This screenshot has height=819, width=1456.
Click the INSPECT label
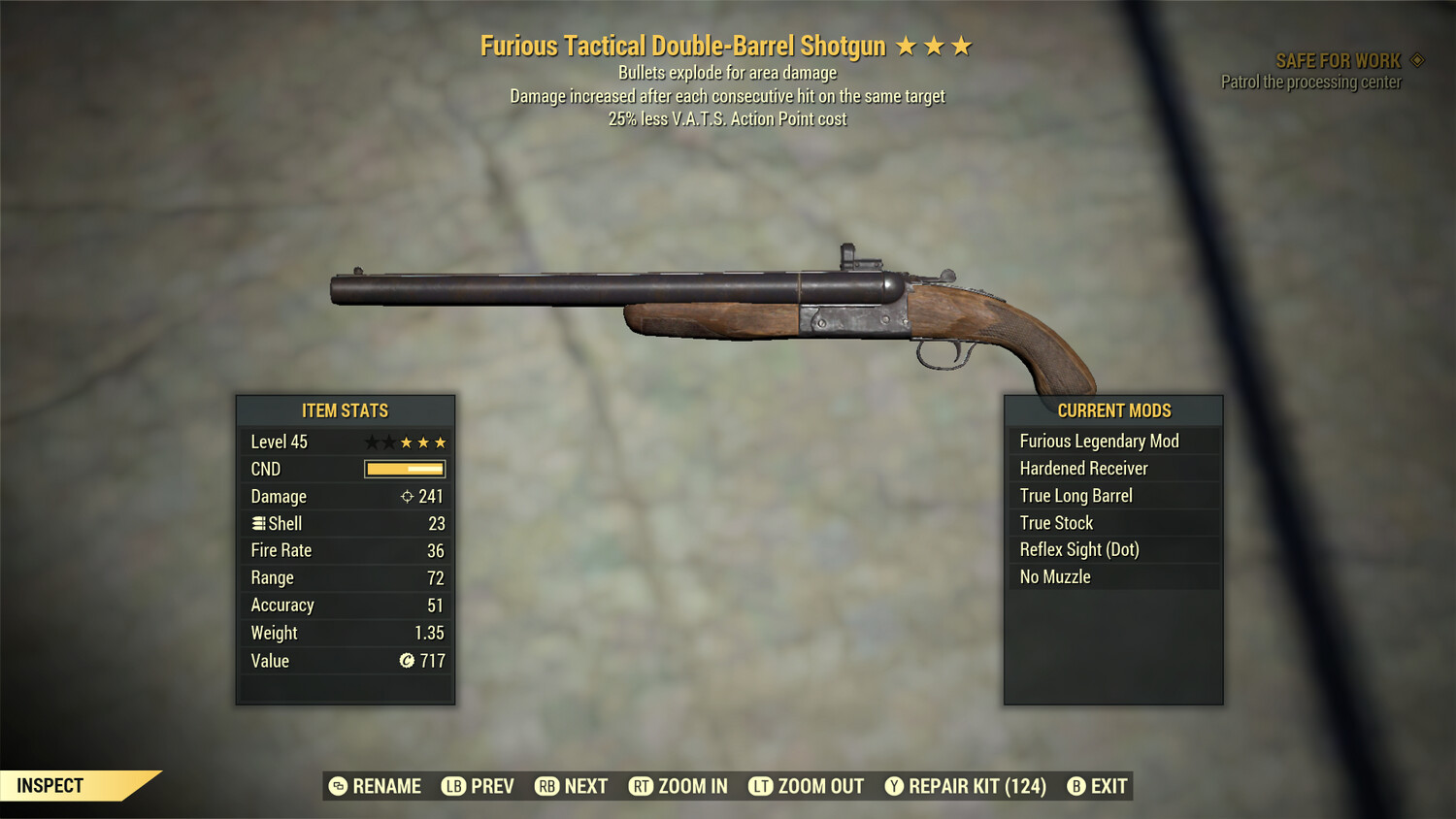click(x=50, y=785)
